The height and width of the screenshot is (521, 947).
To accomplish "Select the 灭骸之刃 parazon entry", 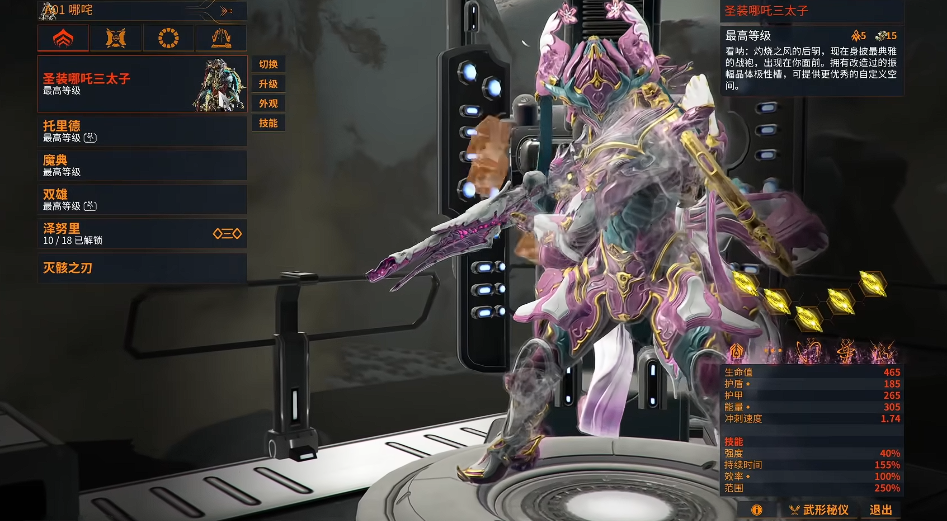I will [140, 268].
